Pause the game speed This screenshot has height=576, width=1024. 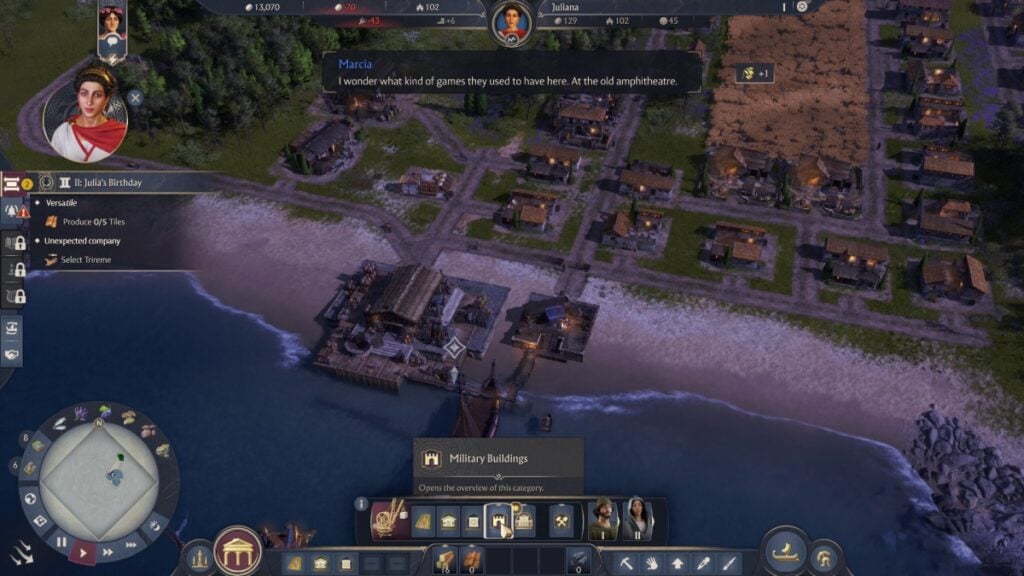[62, 542]
